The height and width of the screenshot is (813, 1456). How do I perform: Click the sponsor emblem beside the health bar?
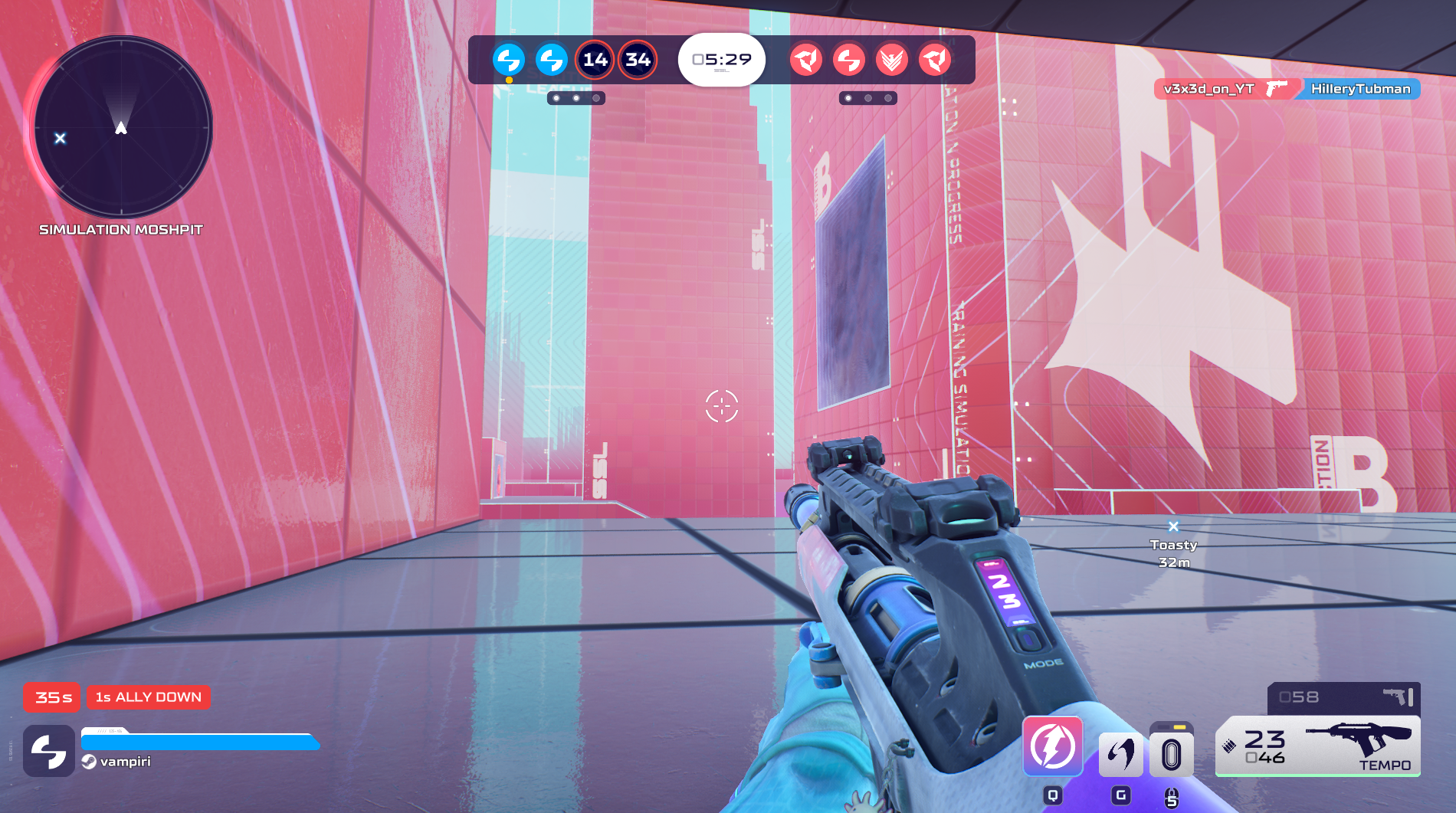(49, 751)
